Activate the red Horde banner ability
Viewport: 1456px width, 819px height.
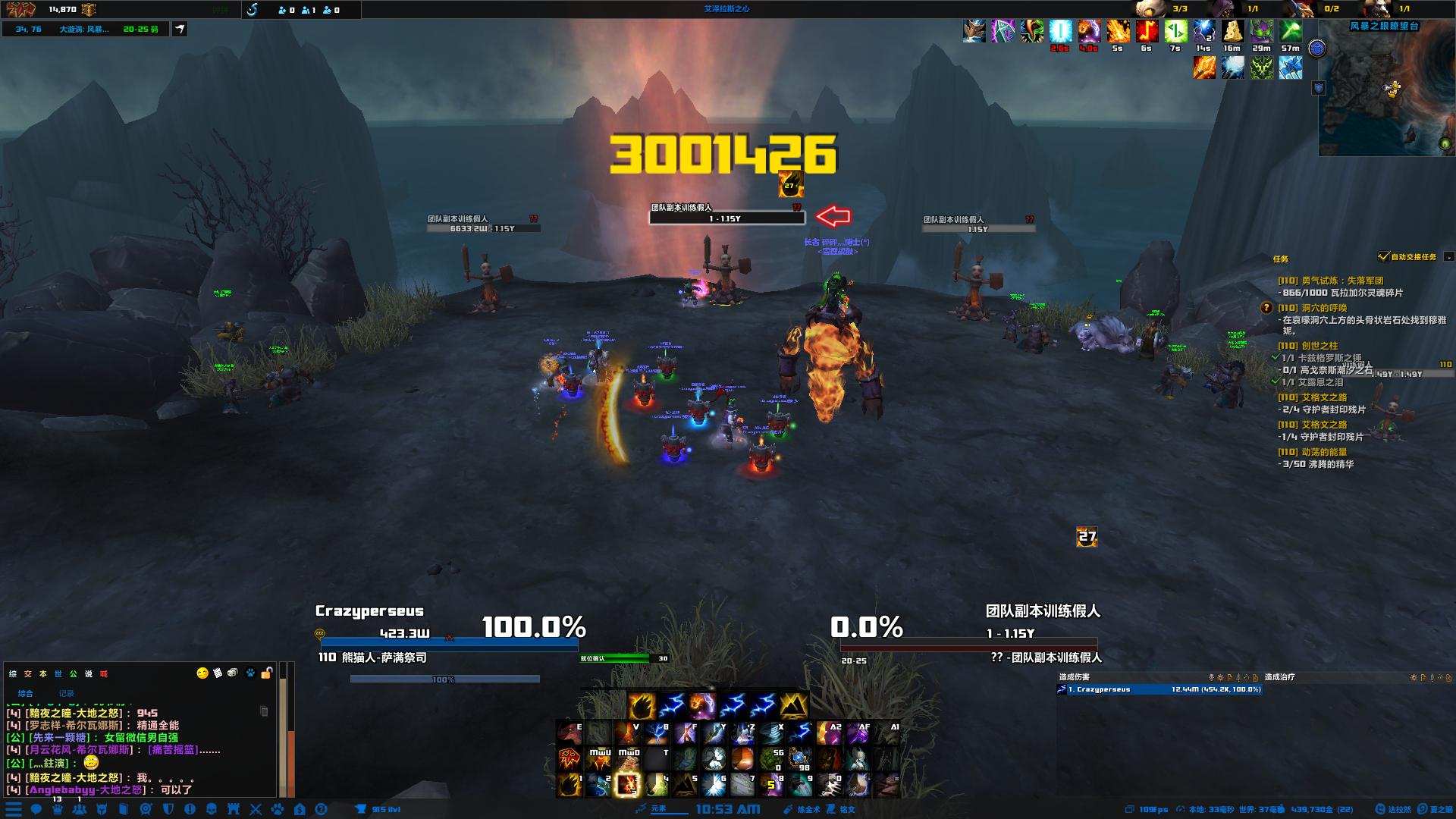point(570,759)
